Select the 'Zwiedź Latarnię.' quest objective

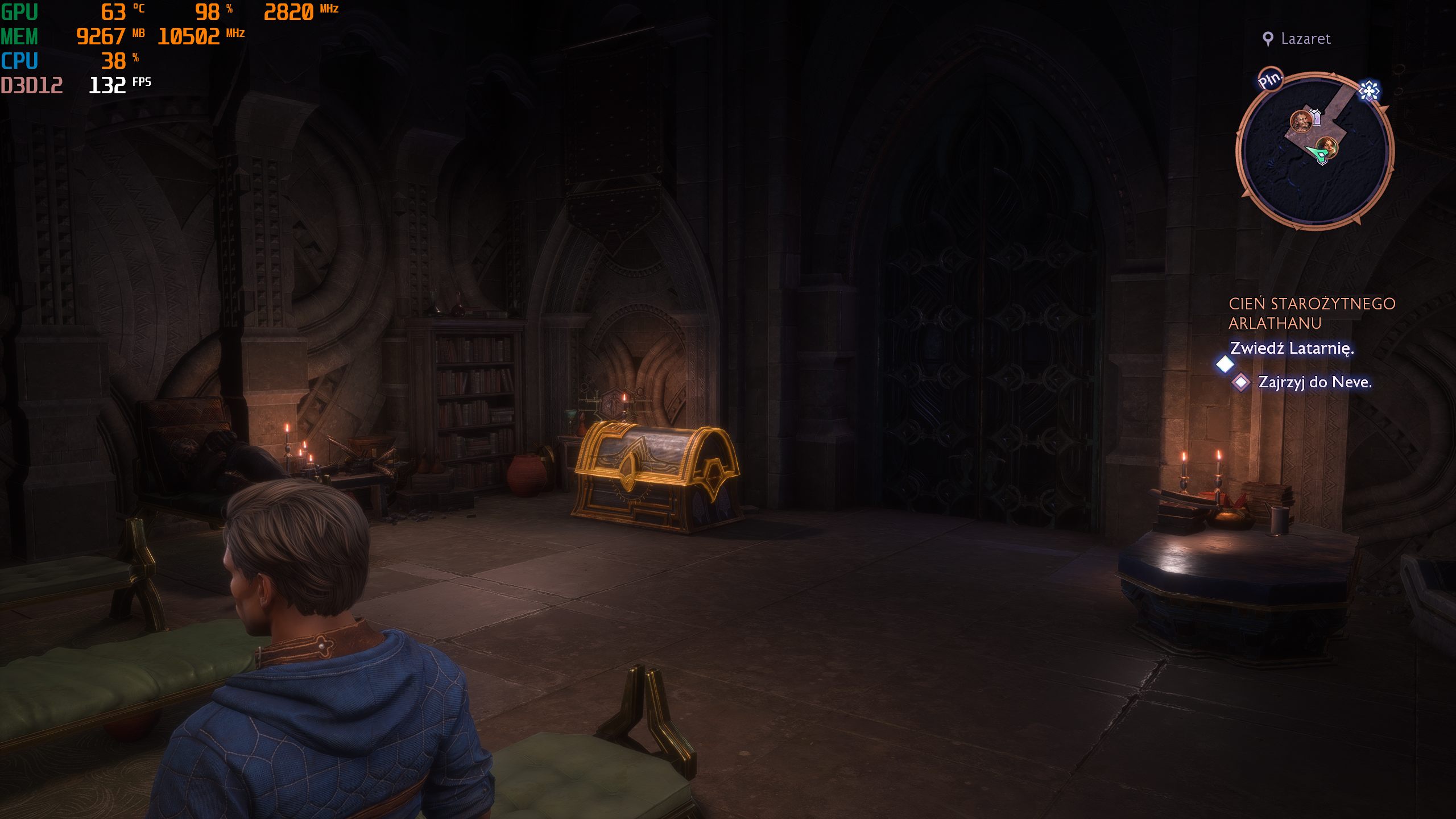pos(1292,348)
